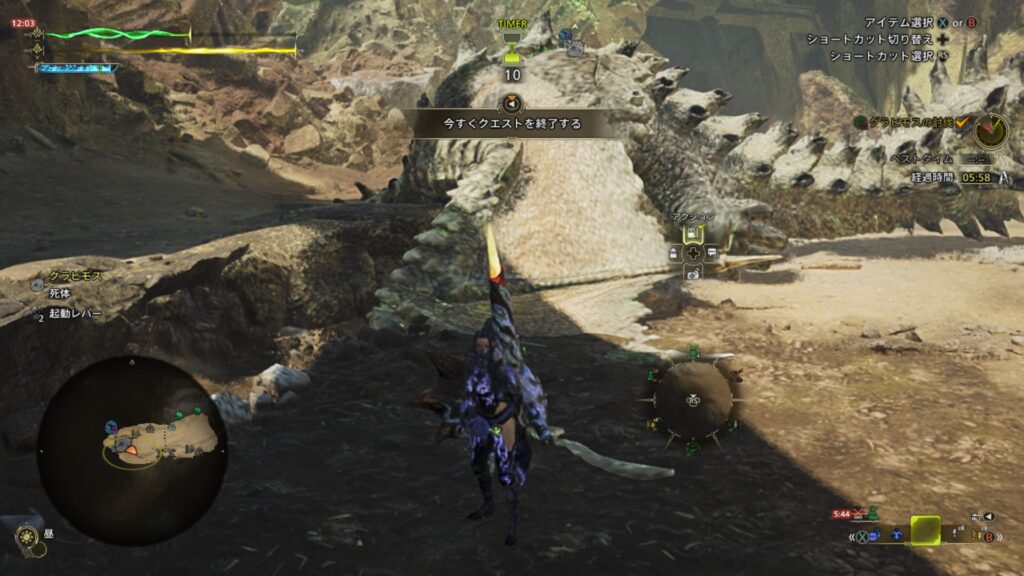
Task: Click the orange player arrow on the minimap
Action: [131, 450]
